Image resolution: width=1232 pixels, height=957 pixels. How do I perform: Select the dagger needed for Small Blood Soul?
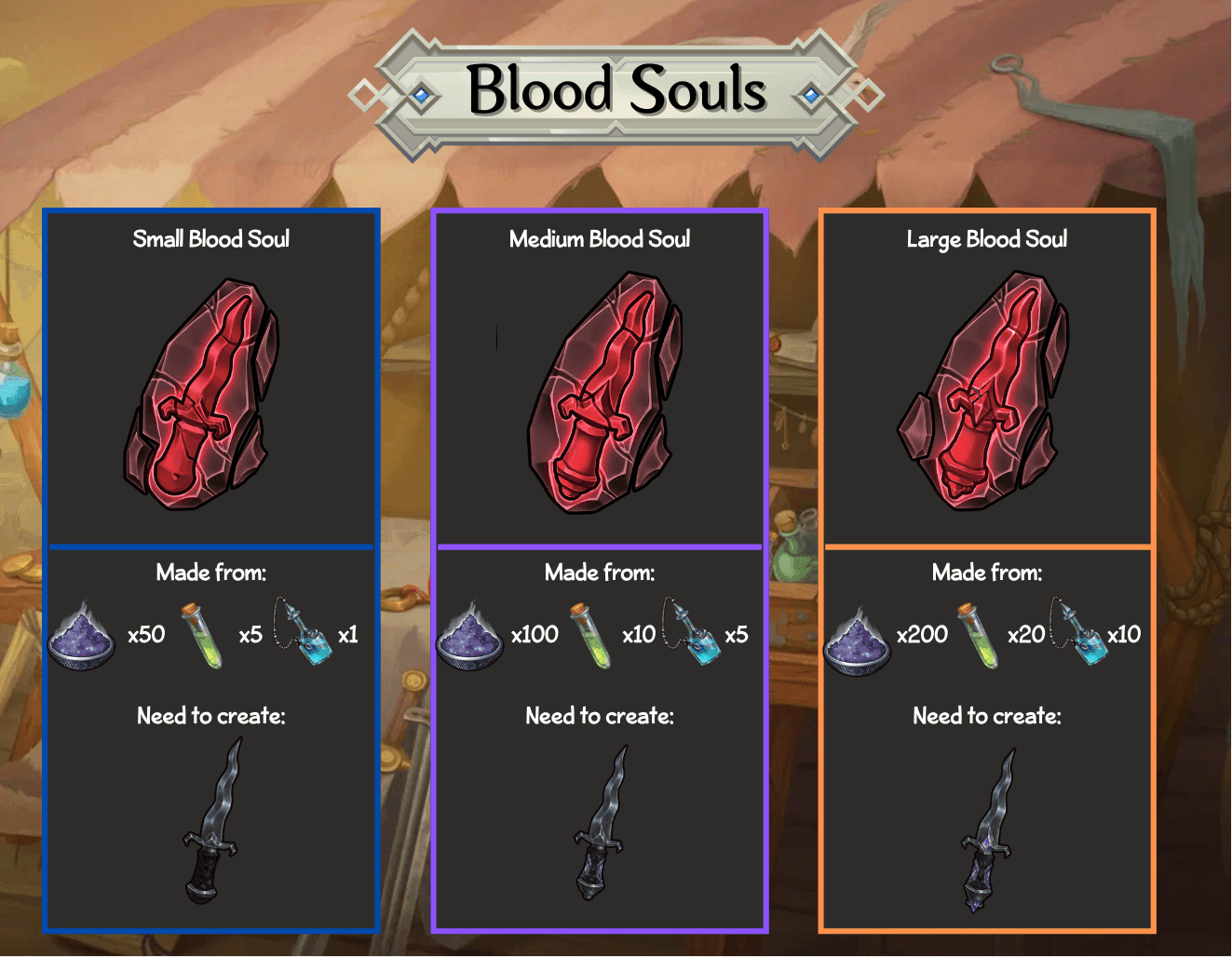(x=212, y=824)
